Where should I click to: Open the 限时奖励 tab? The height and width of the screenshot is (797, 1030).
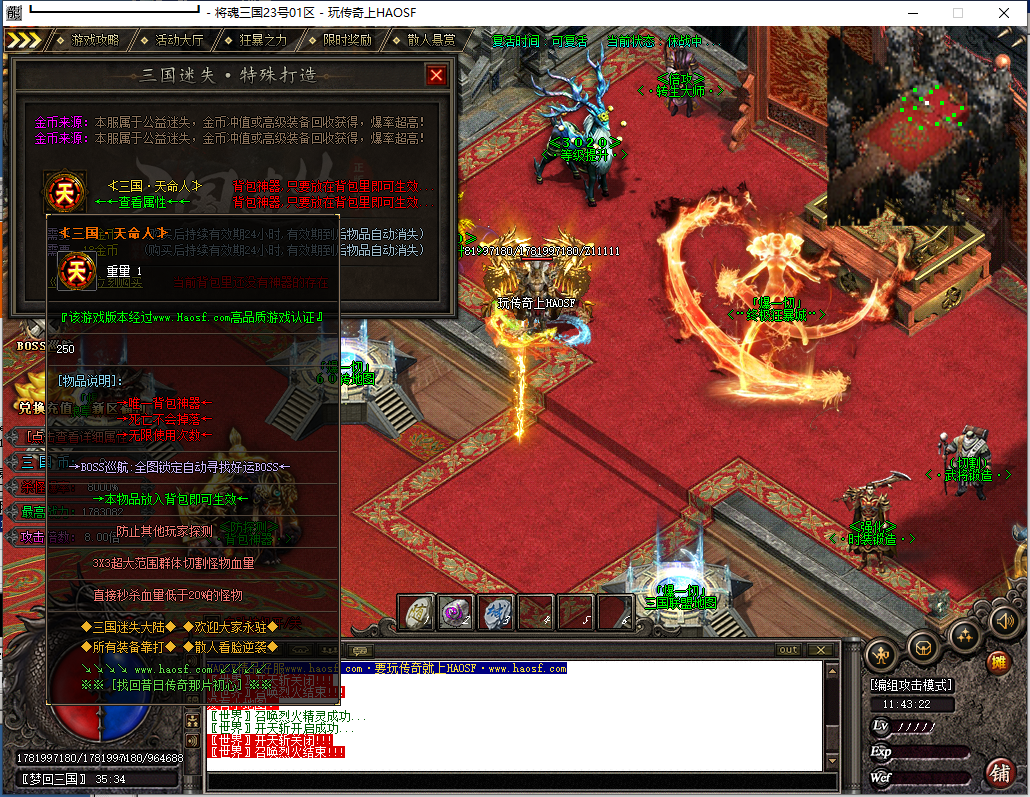tap(347, 40)
